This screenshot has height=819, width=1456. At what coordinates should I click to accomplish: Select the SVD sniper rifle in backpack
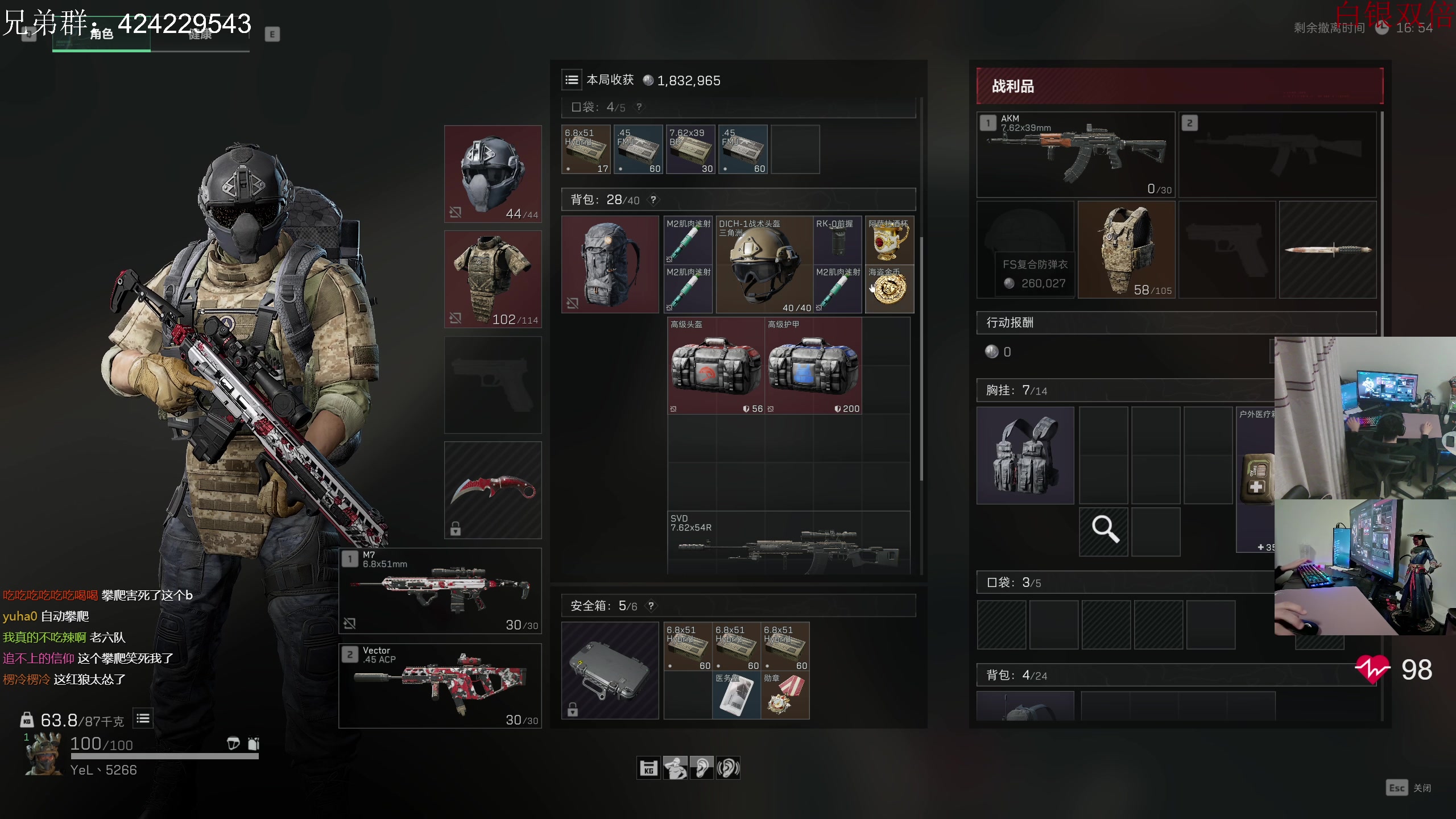pos(788,543)
